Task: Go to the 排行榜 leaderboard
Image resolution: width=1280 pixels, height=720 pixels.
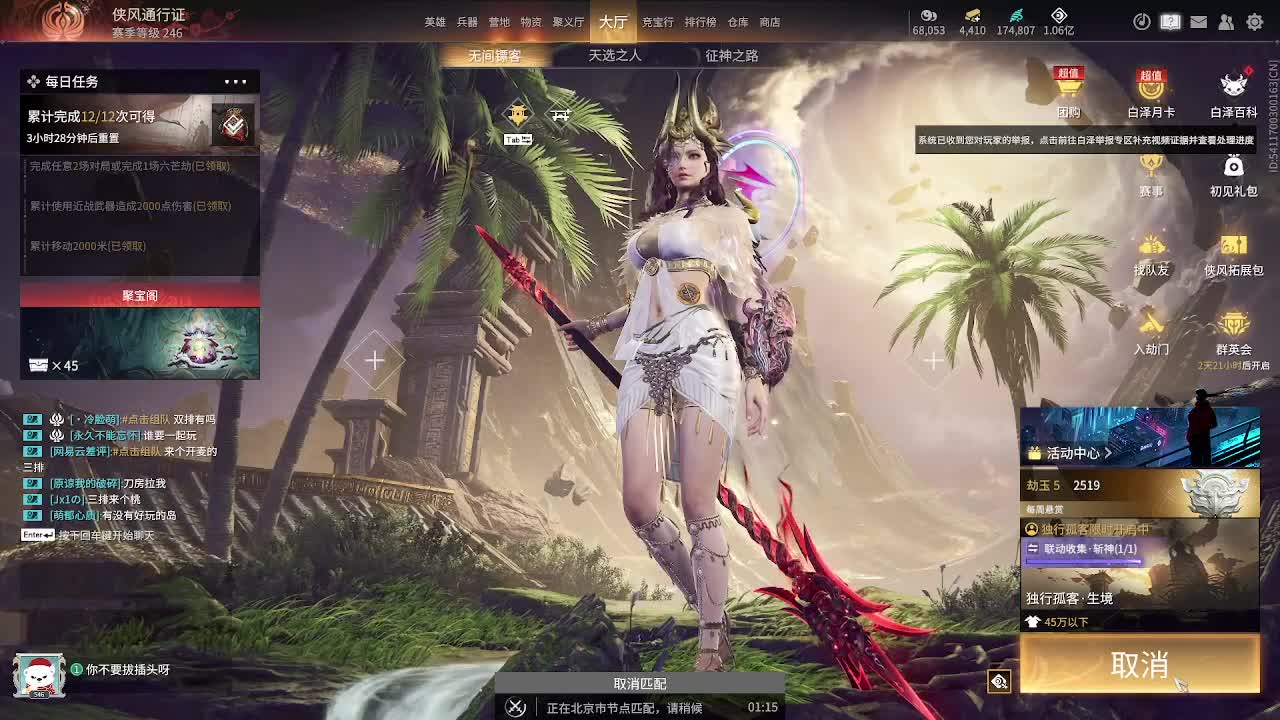Action: (x=700, y=22)
